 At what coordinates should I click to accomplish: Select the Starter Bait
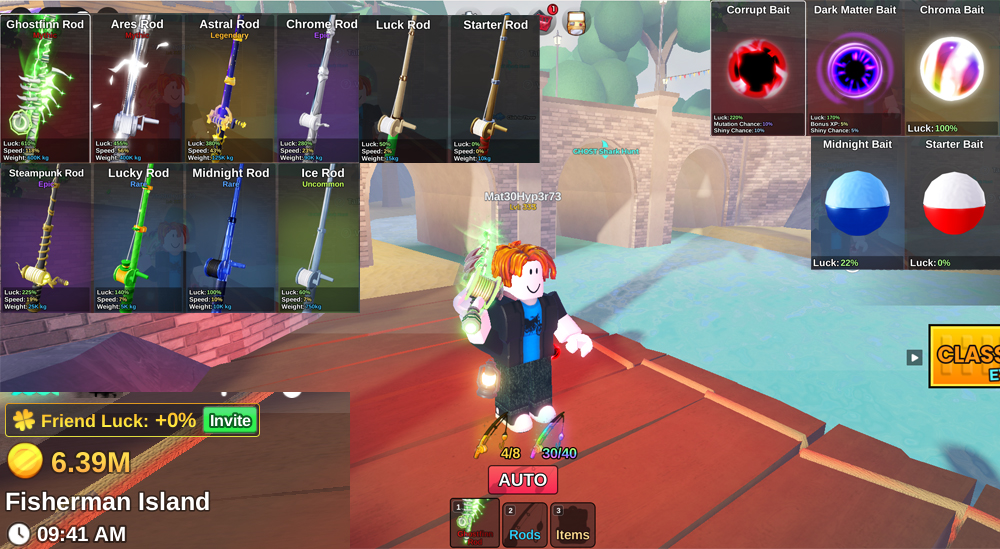tap(953, 203)
